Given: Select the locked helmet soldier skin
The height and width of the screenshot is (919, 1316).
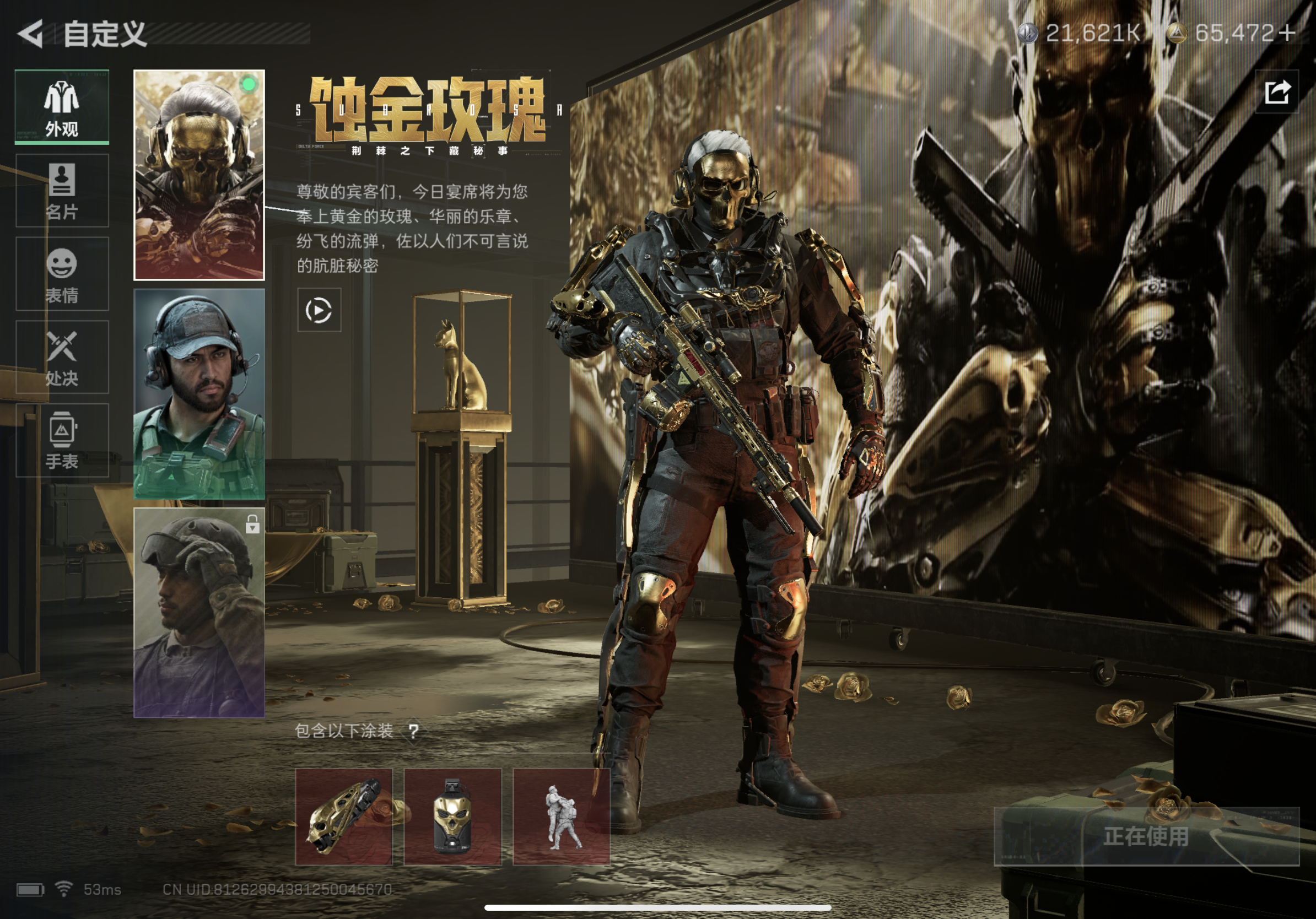Looking at the screenshot, I should tap(199, 612).
